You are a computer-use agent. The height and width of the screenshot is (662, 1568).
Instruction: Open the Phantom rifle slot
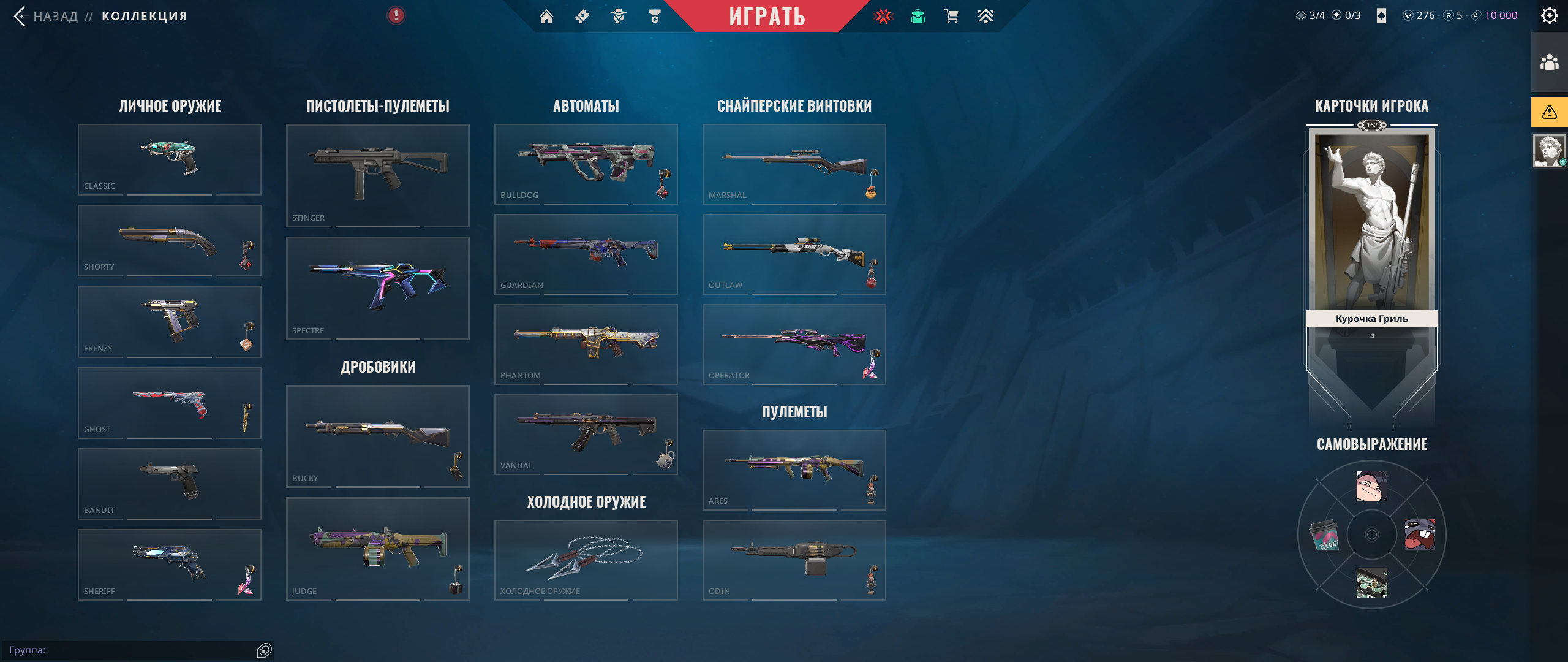586,344
